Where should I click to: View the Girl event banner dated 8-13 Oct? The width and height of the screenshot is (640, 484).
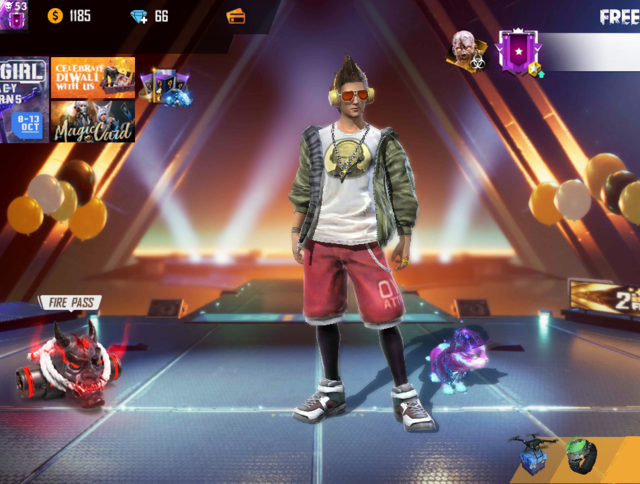click(23, 99)
